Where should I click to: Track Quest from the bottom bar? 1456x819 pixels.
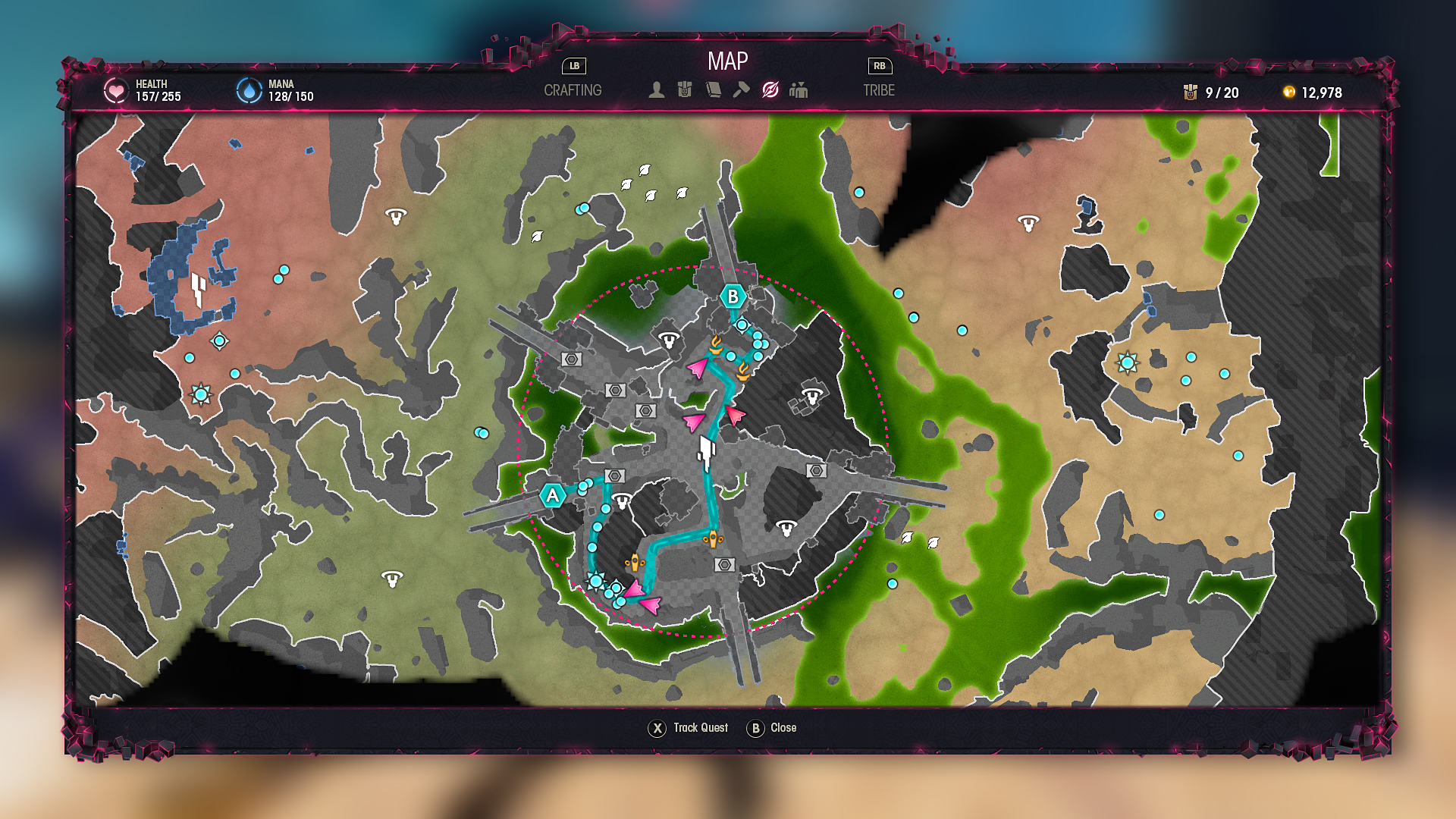pyautogui.click(x=689, y=728)
